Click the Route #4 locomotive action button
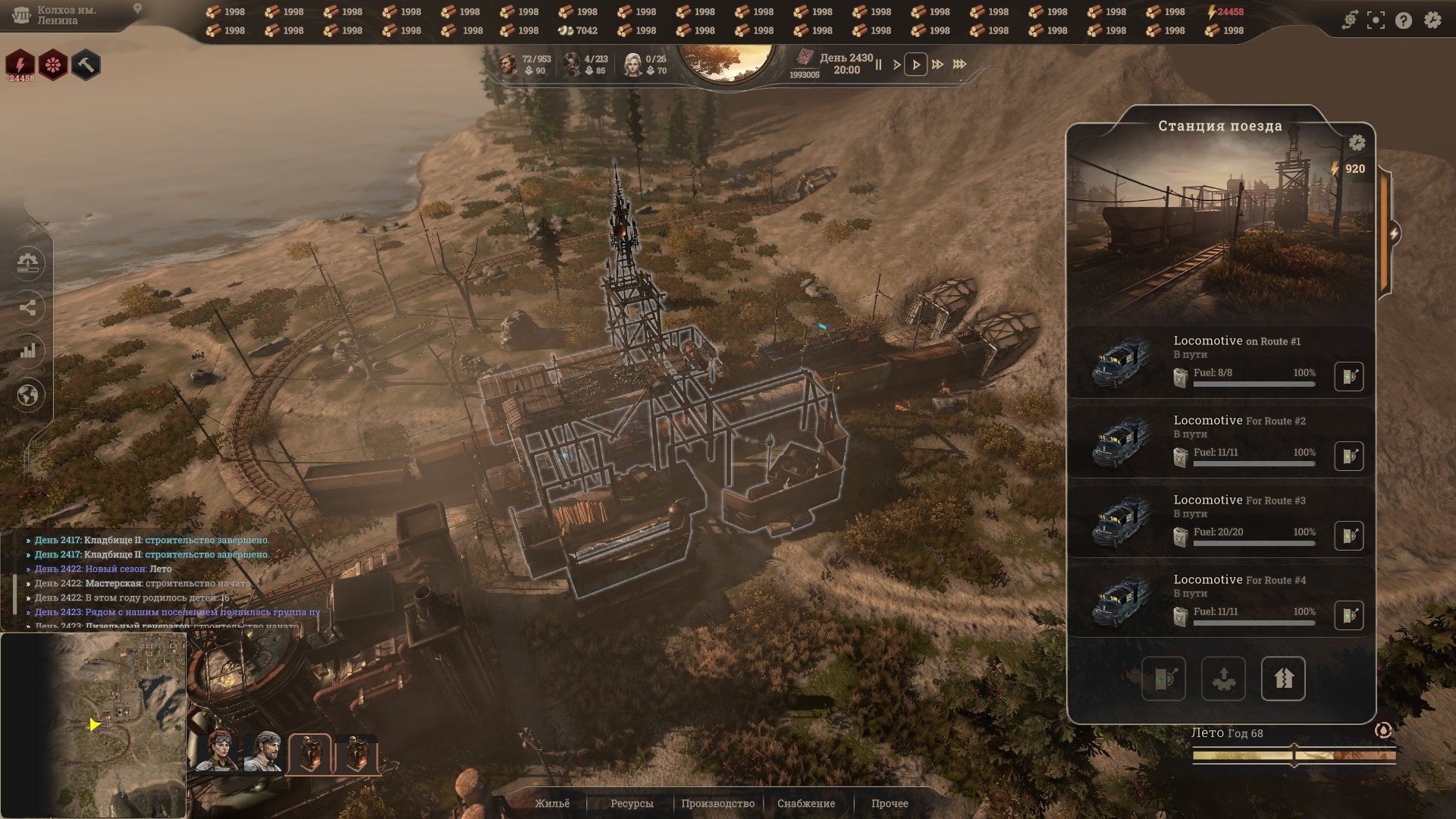Screen dimensions: 1456x819 pos(1348,615)
